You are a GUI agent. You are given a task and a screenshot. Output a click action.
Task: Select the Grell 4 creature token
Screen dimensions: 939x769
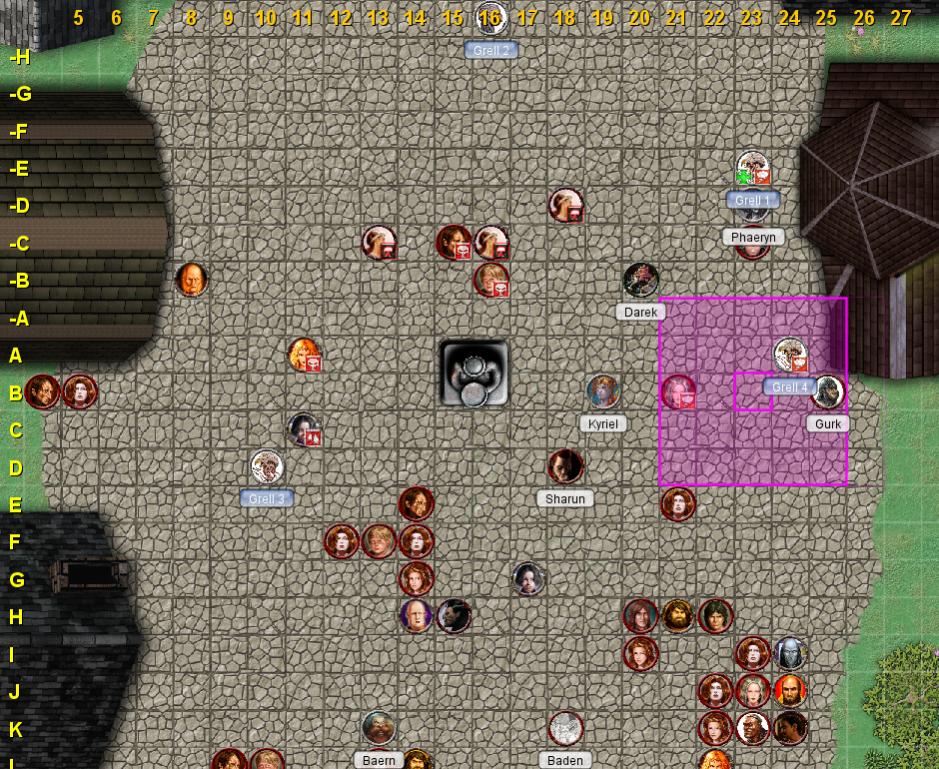790,355
